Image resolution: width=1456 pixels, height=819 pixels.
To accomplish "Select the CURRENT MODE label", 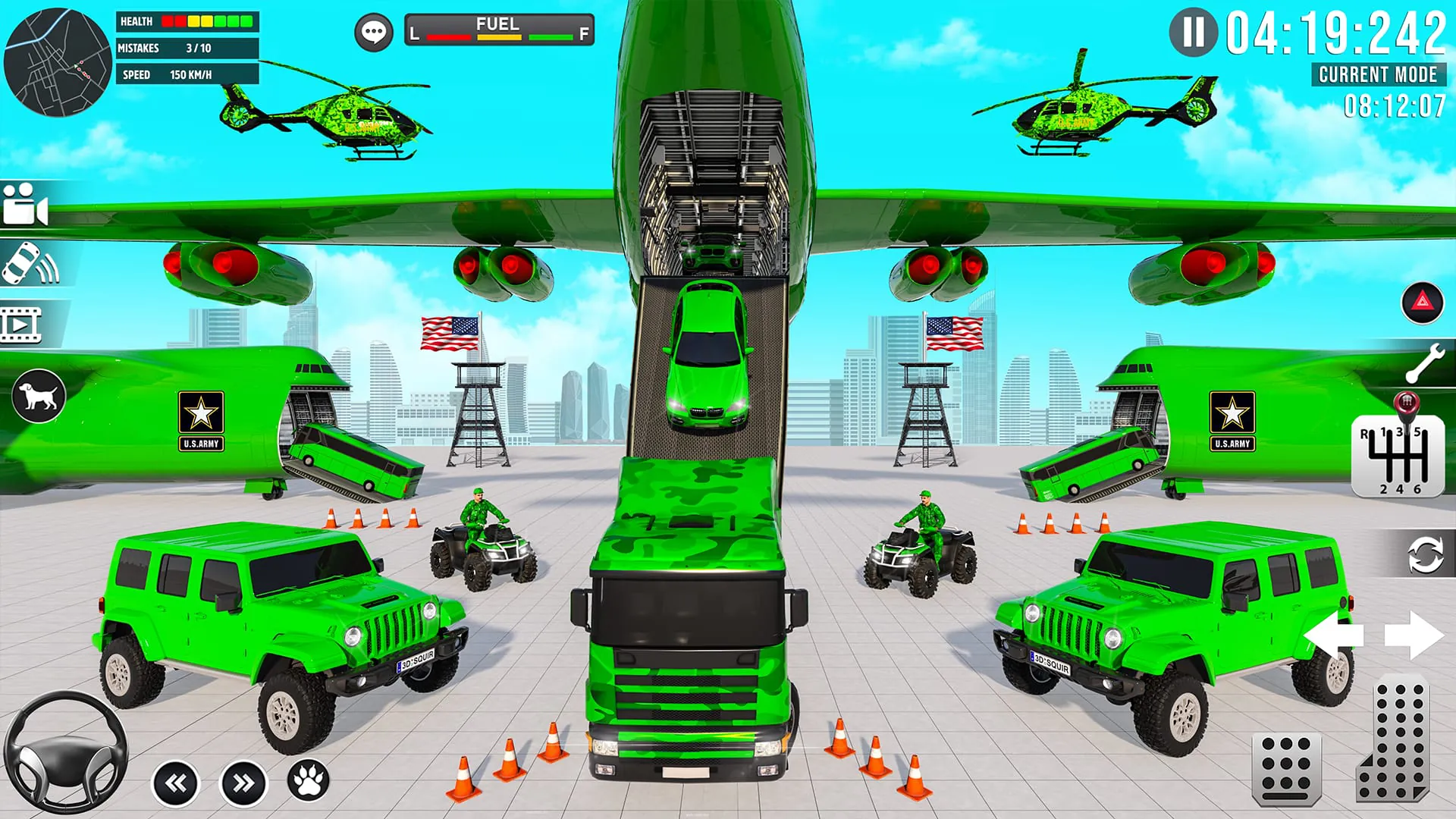I will (x=1377, y=75).
